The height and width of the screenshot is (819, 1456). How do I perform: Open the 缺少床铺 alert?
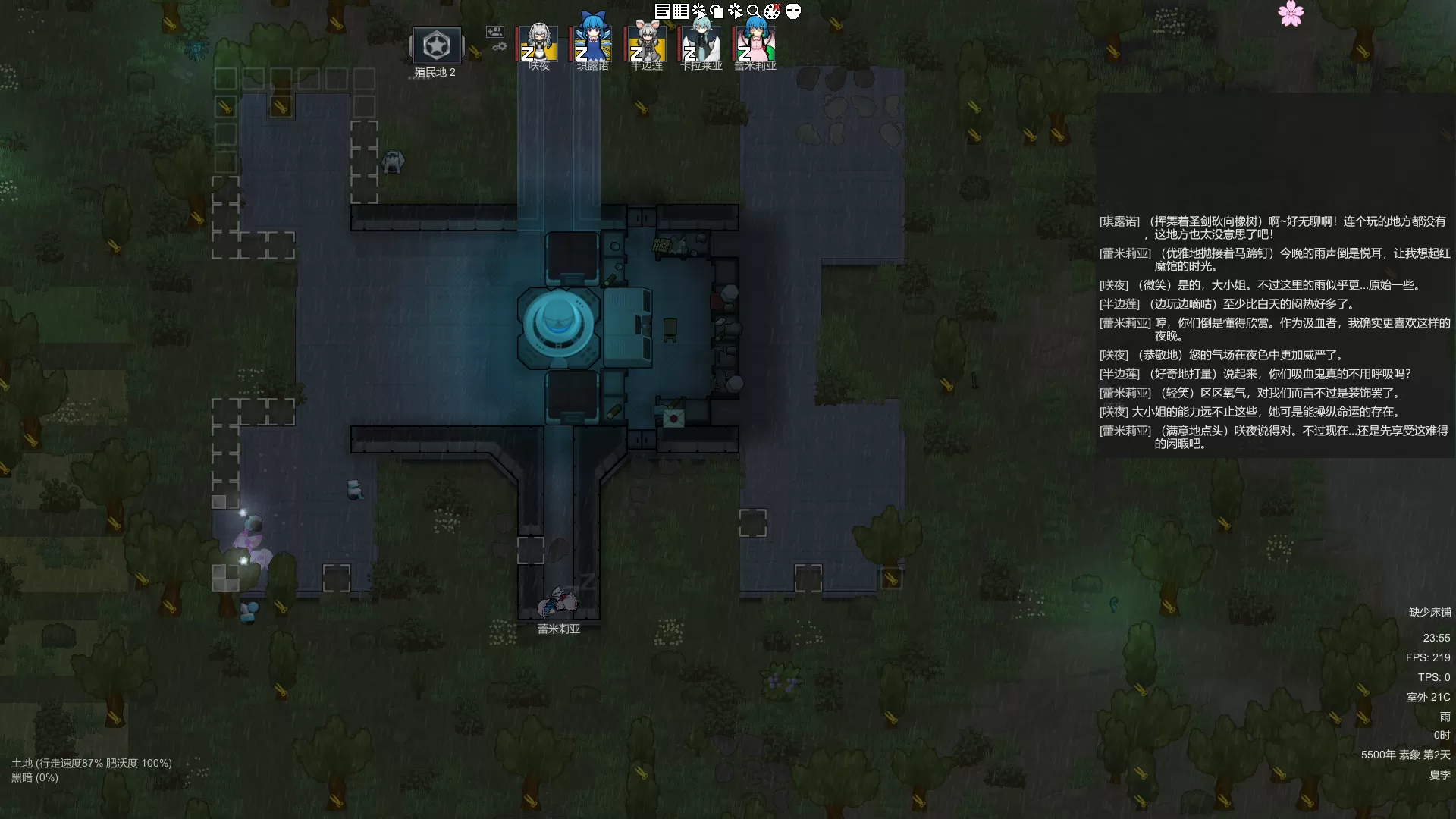pyautogui.click(x=1429, y=612)
